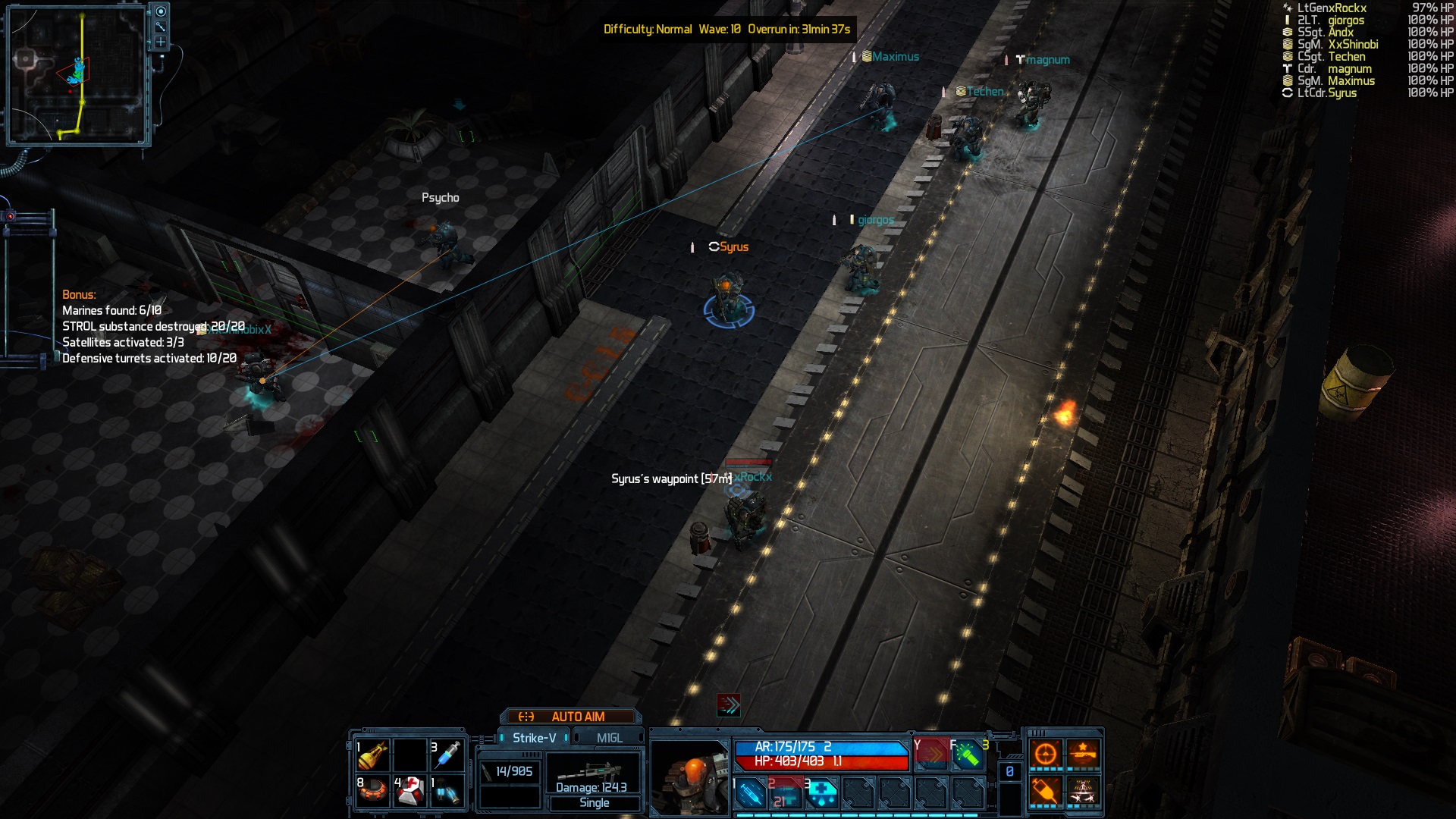This screenshot has height=819, width=1456.
Task: Use the blue syringe inventory item
Action: (x=447, y=755)
